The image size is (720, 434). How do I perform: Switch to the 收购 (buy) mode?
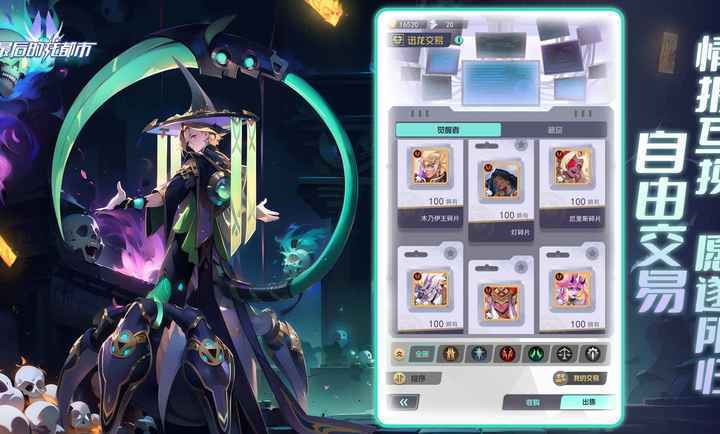[x=532, y=402]
